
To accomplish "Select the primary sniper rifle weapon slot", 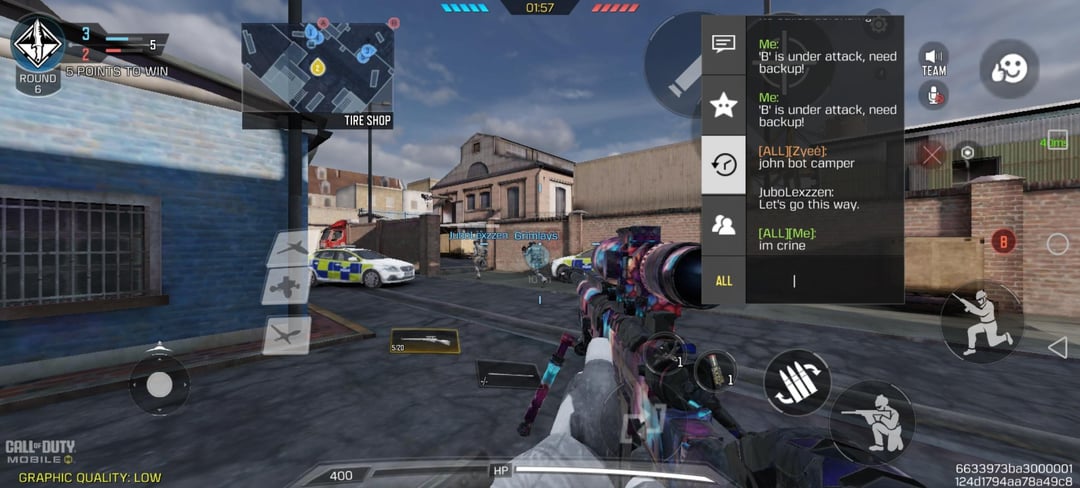I will pyautogui.click(x=424, y=342).
